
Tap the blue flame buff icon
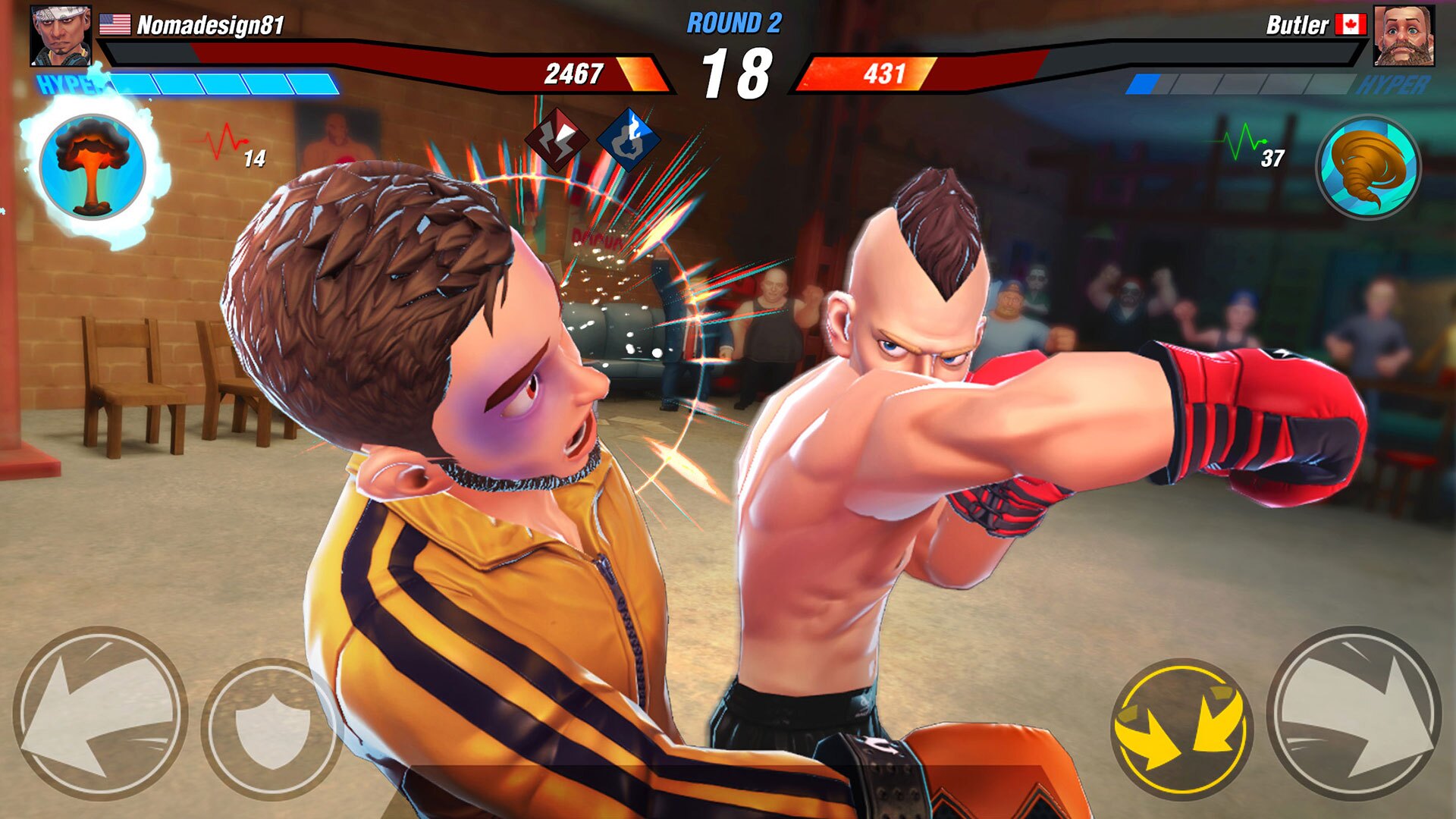coord(628,140)
